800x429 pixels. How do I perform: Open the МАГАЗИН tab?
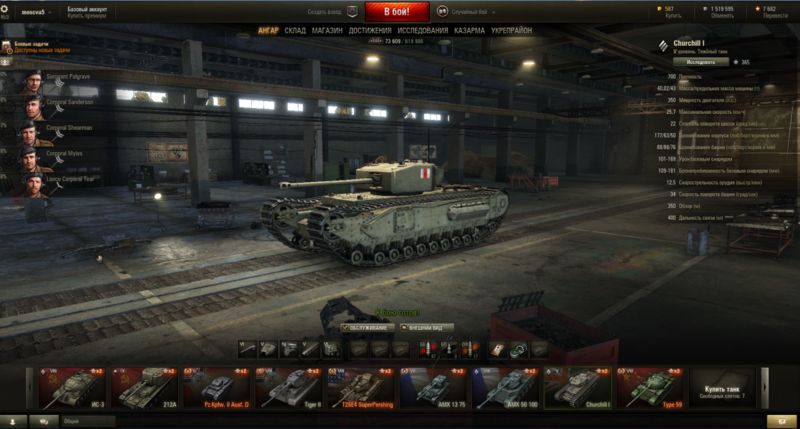(x=326, y=31)
